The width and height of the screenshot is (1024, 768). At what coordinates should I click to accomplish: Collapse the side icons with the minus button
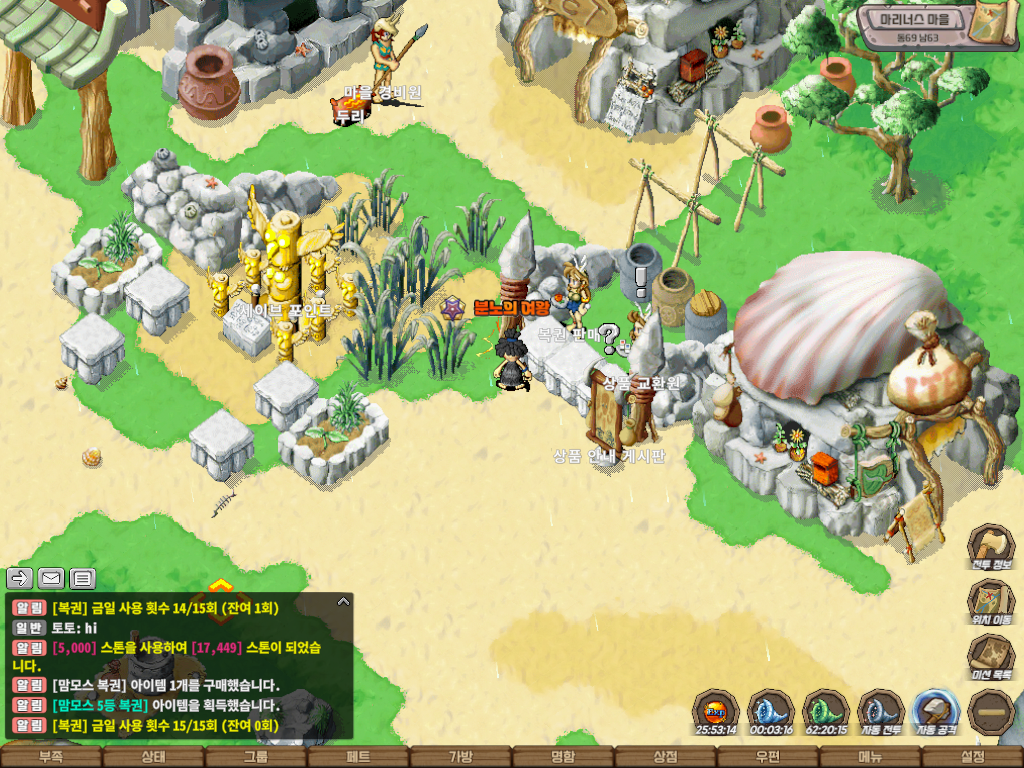point(991,712)
